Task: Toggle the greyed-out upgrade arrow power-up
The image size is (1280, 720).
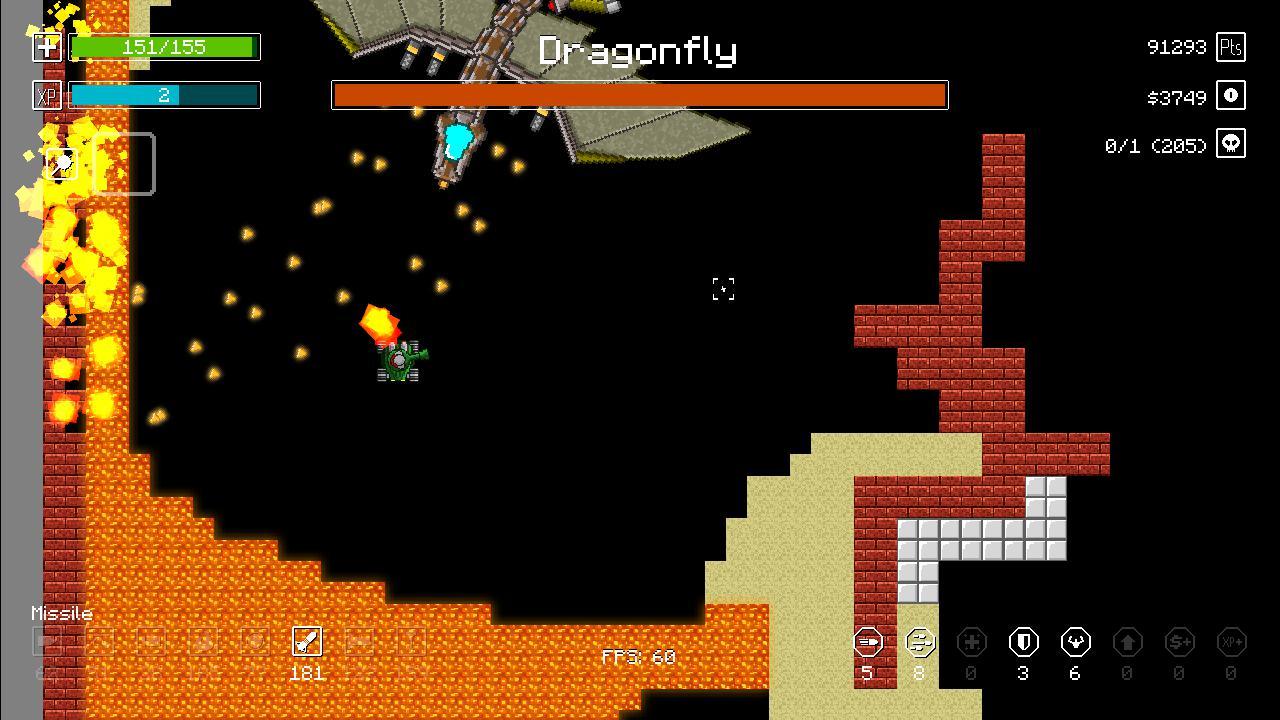Action: click(x=1128, y=641)
